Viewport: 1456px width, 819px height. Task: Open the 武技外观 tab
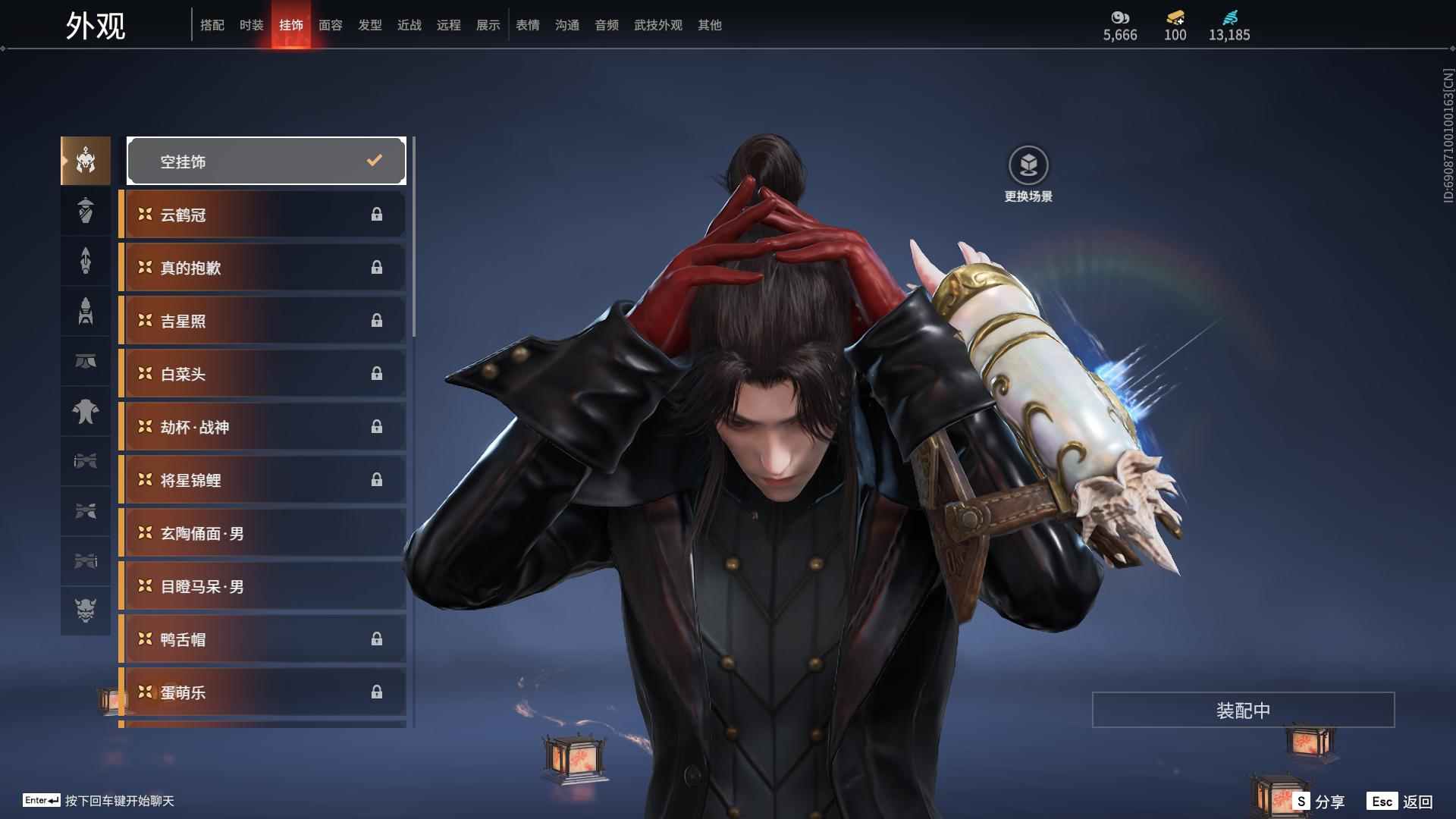pyautogui.click(x=657, y=25)
